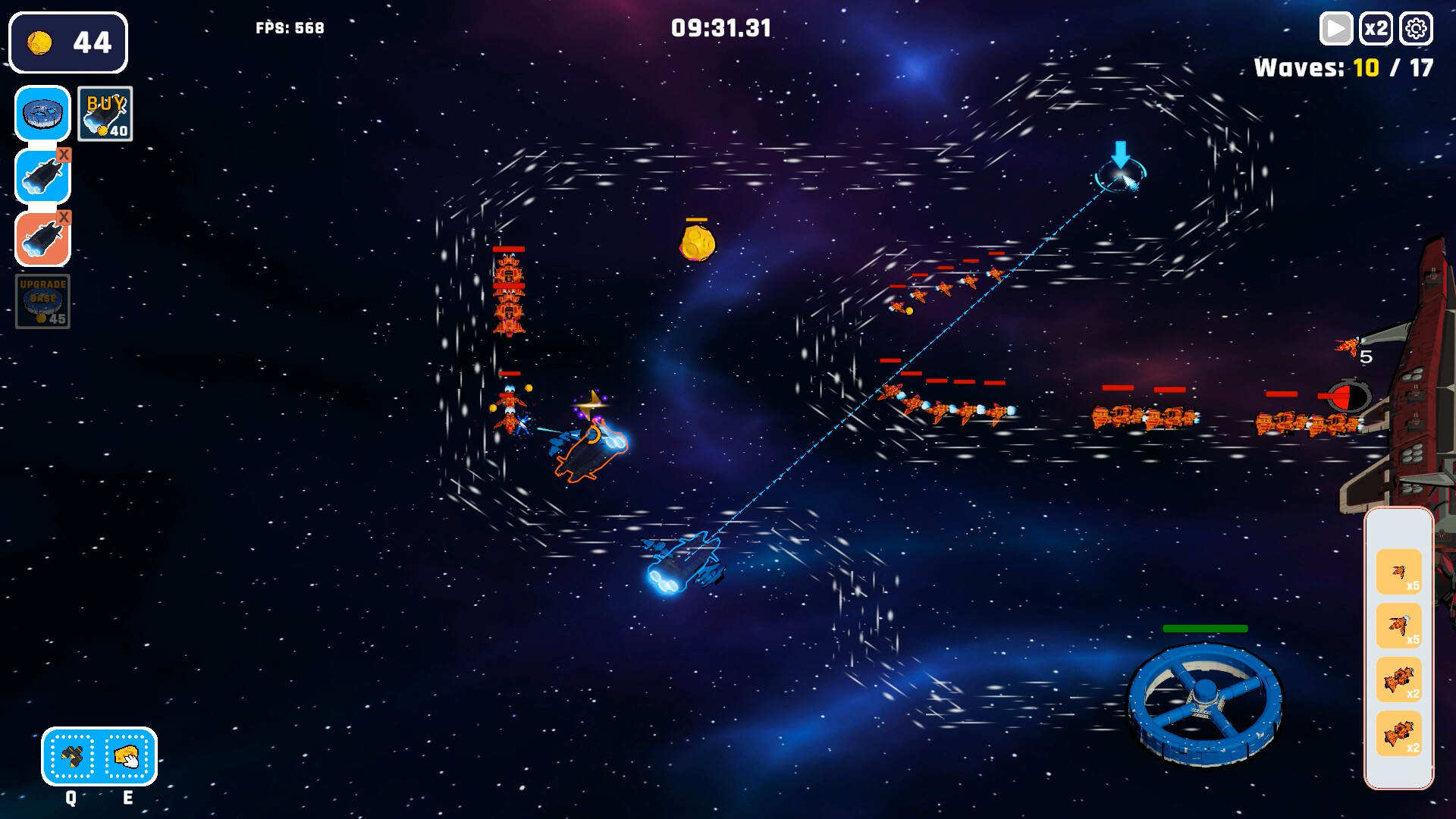Select the blue wheel station icon in sidebar
This screenshot has width=1456, height=819.
coord(42,114)
